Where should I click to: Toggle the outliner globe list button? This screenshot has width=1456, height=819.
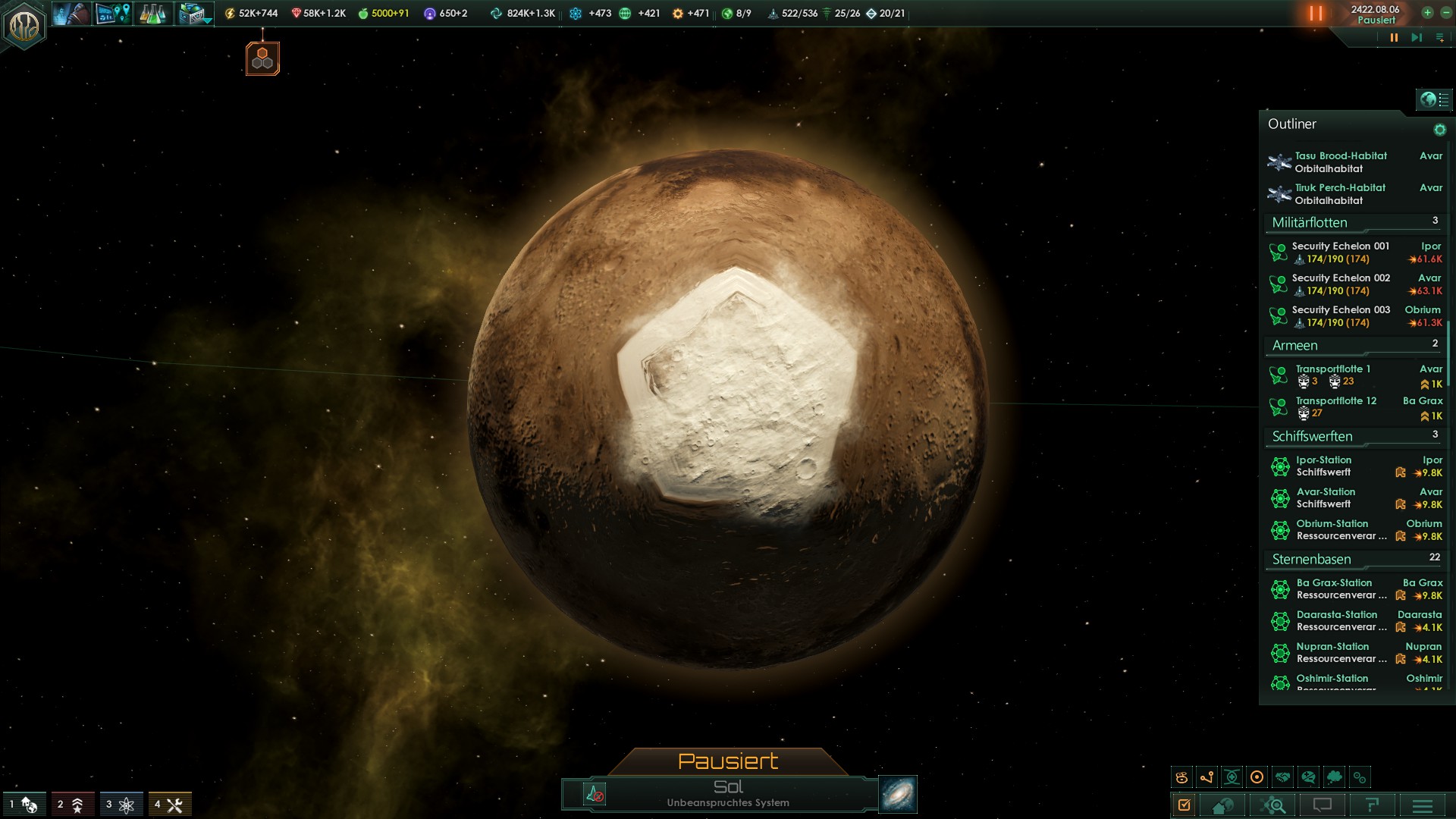click(x=1434, y=99)
